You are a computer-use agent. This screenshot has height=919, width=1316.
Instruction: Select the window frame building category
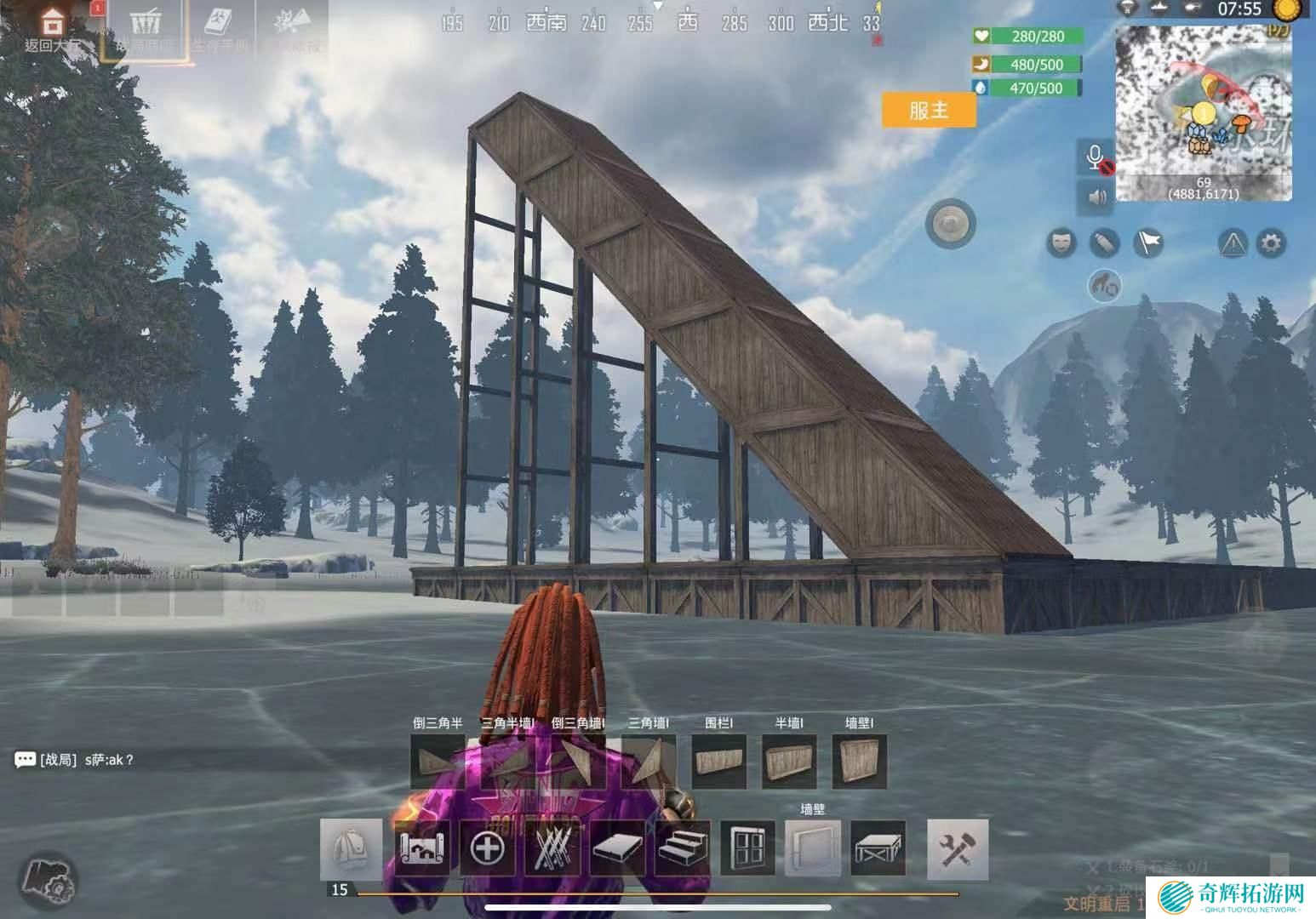click(x=747, y=848)
